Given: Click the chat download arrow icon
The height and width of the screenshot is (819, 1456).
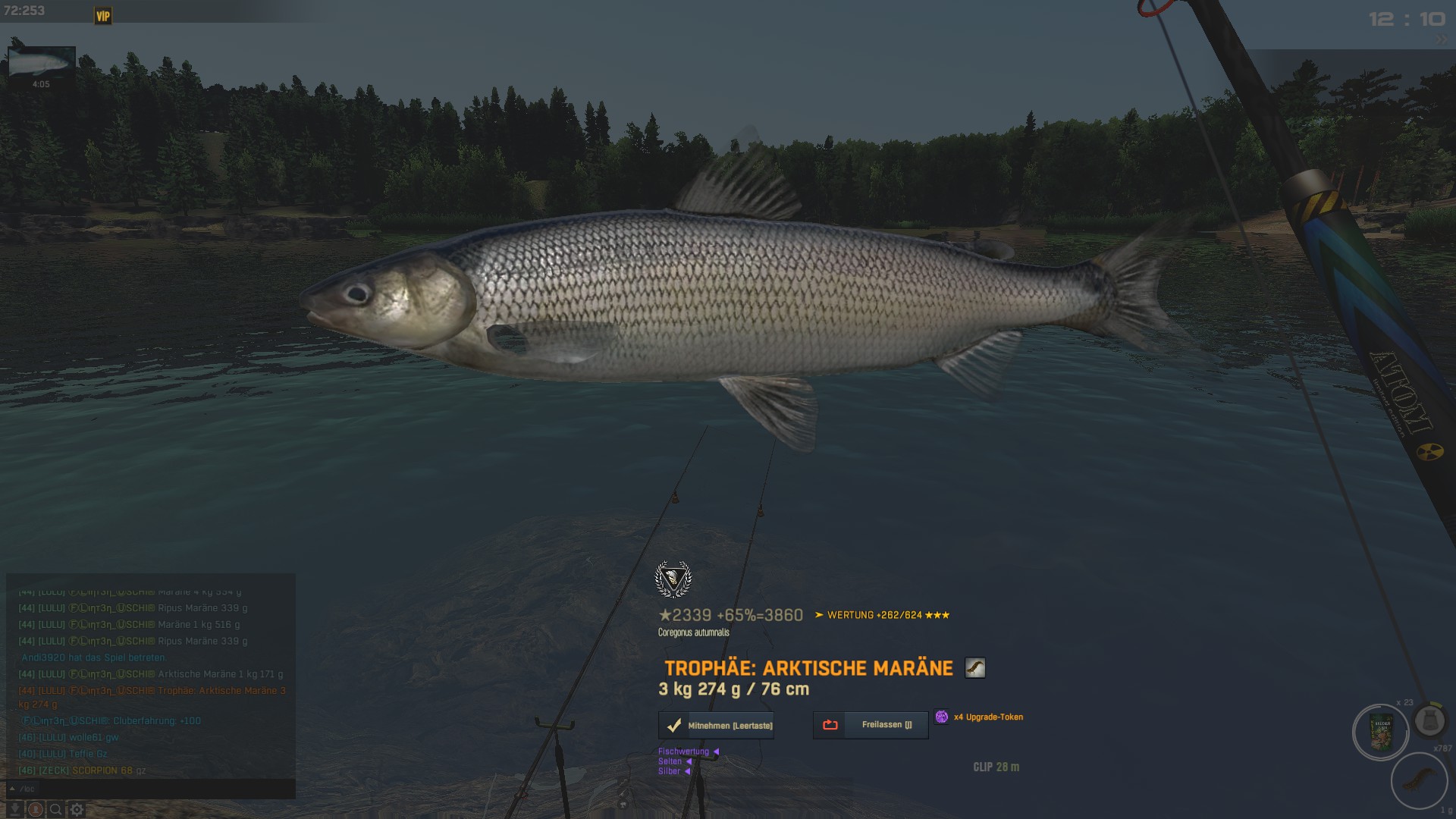Looking at the screenshot, I should (14, 810).
